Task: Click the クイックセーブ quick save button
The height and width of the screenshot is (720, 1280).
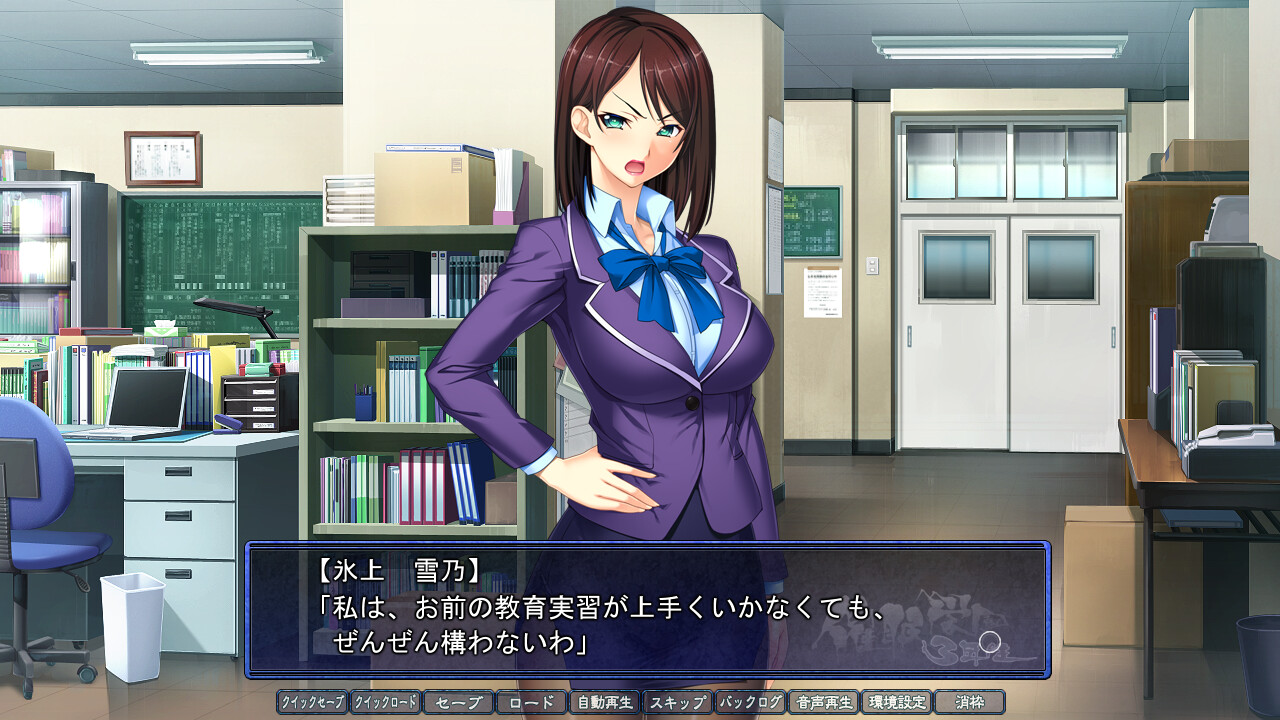Action: click(312, 702)
